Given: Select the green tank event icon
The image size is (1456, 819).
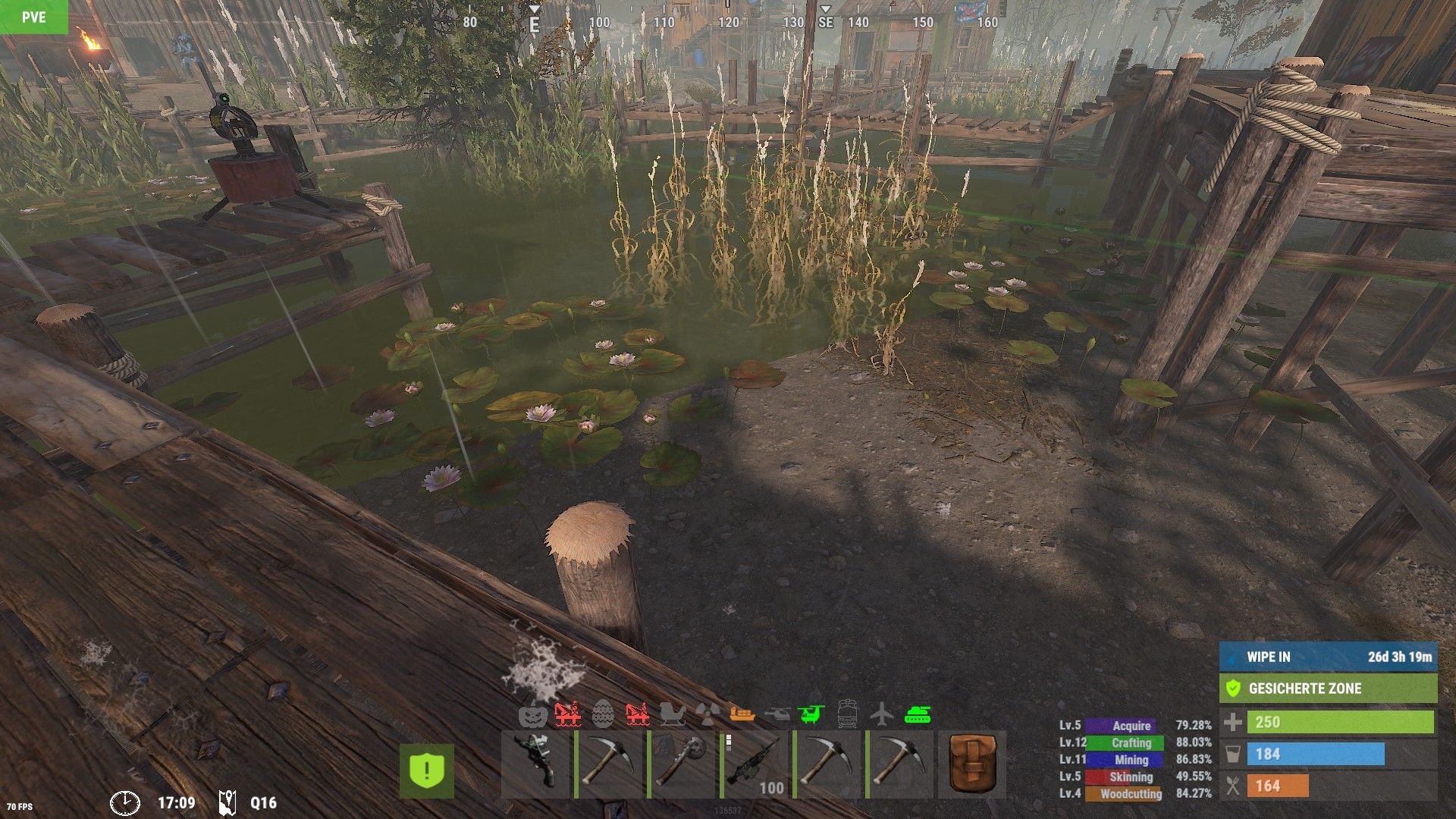Looking at the screenshot, I should 918,714.
